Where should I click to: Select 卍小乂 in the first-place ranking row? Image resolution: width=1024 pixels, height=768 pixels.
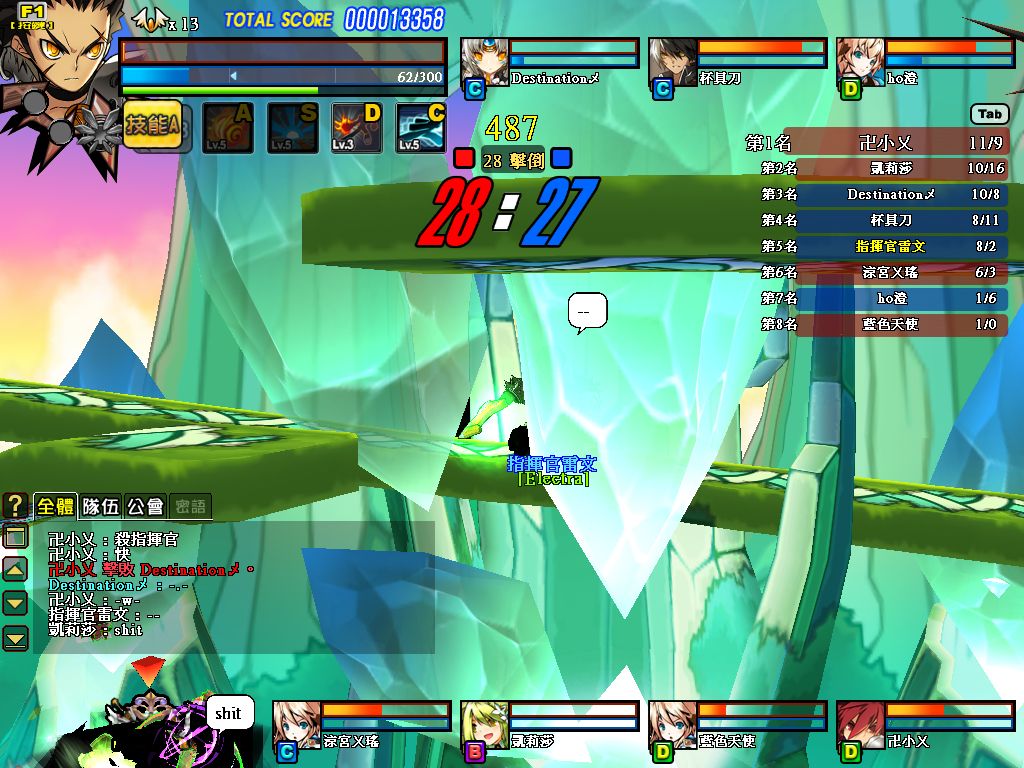tap(887, 143)
